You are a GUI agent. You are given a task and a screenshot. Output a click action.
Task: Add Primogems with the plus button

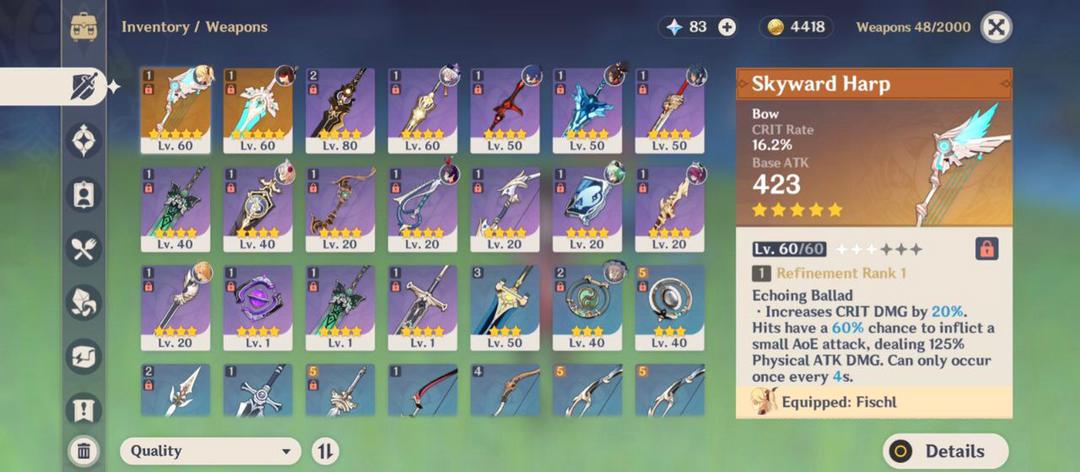click(x=727, y=27)
